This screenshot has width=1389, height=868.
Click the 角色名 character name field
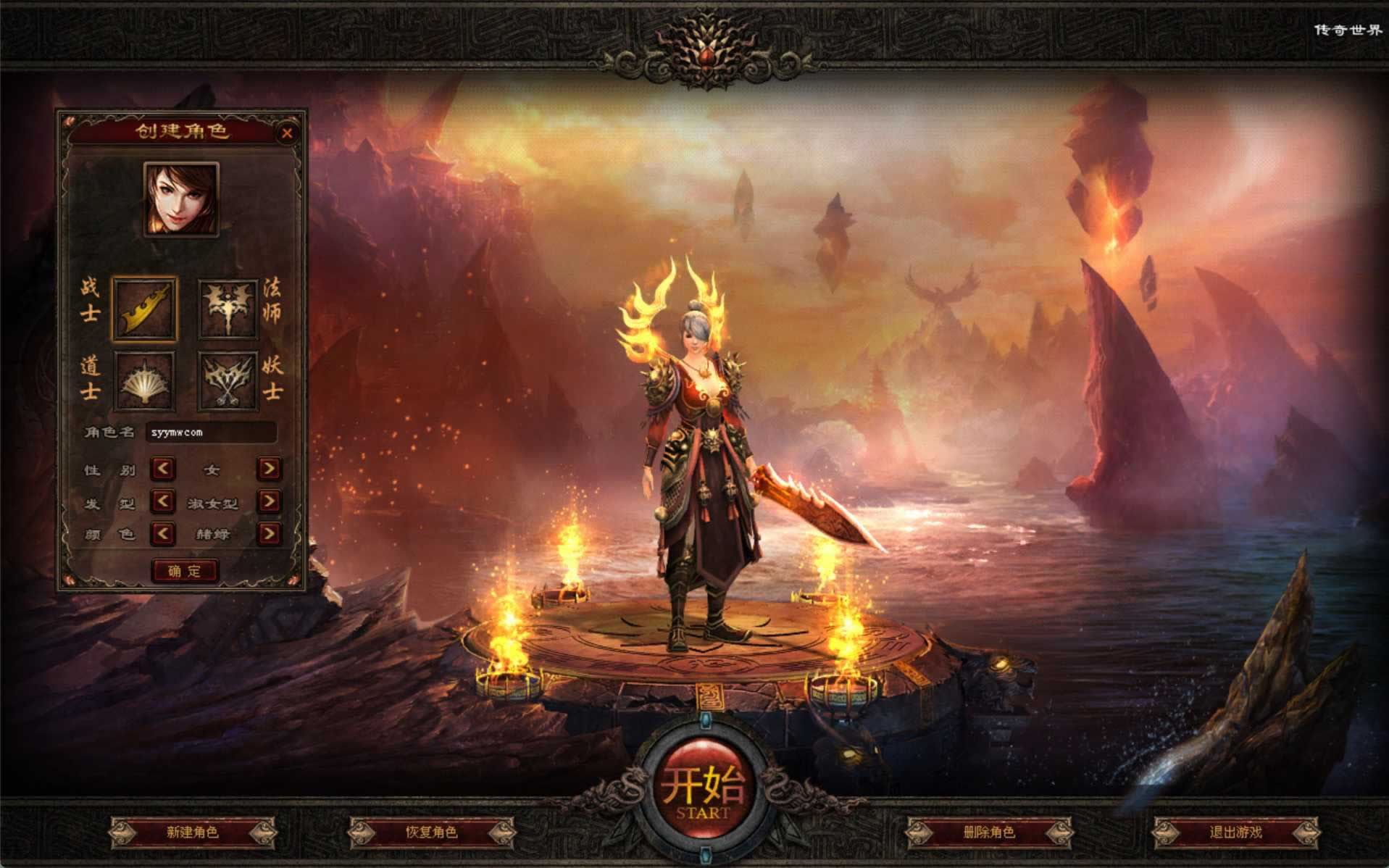(211, 433)
